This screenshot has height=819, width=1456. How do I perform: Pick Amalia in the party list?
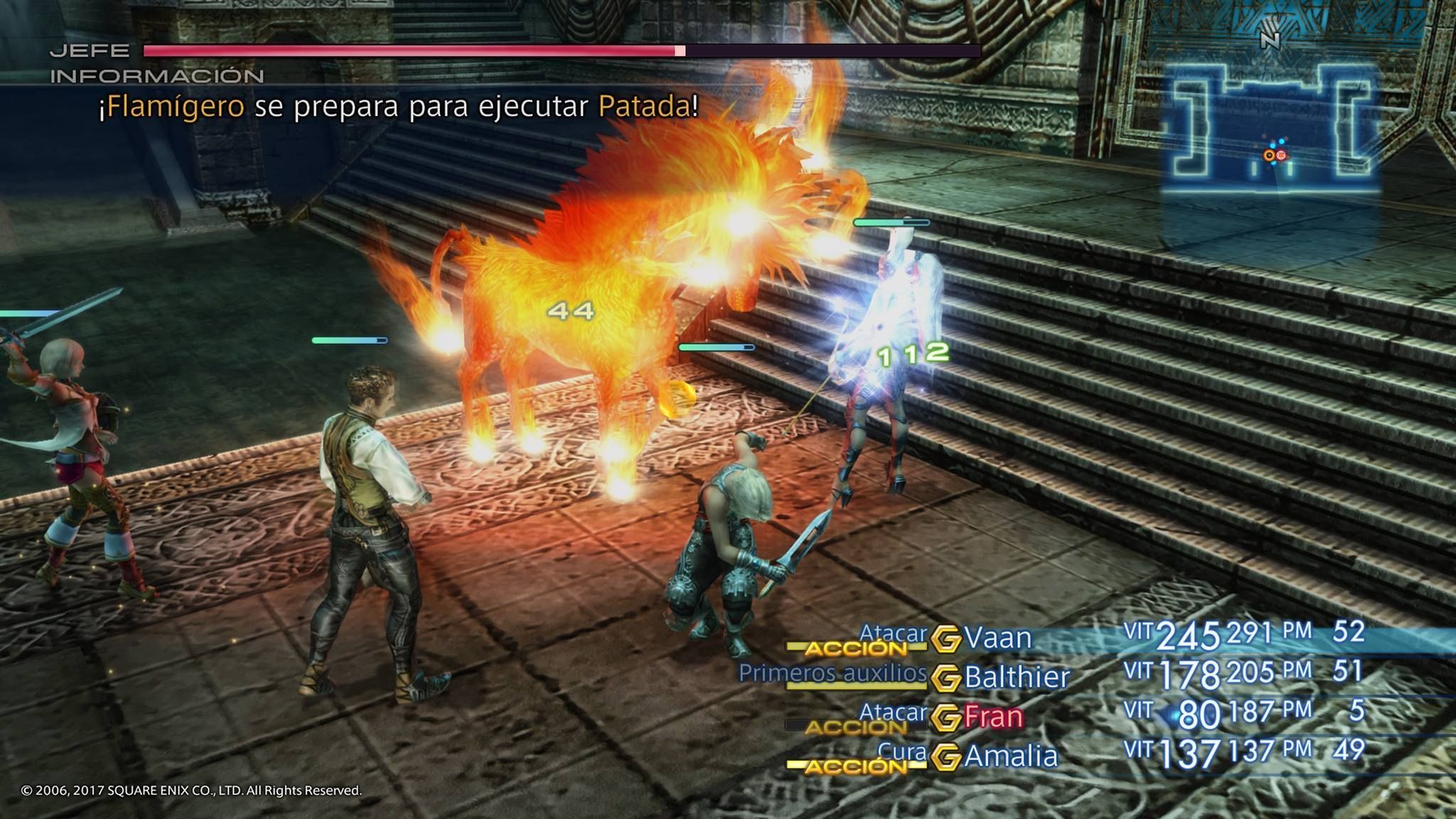click(x=1010, y=756)
